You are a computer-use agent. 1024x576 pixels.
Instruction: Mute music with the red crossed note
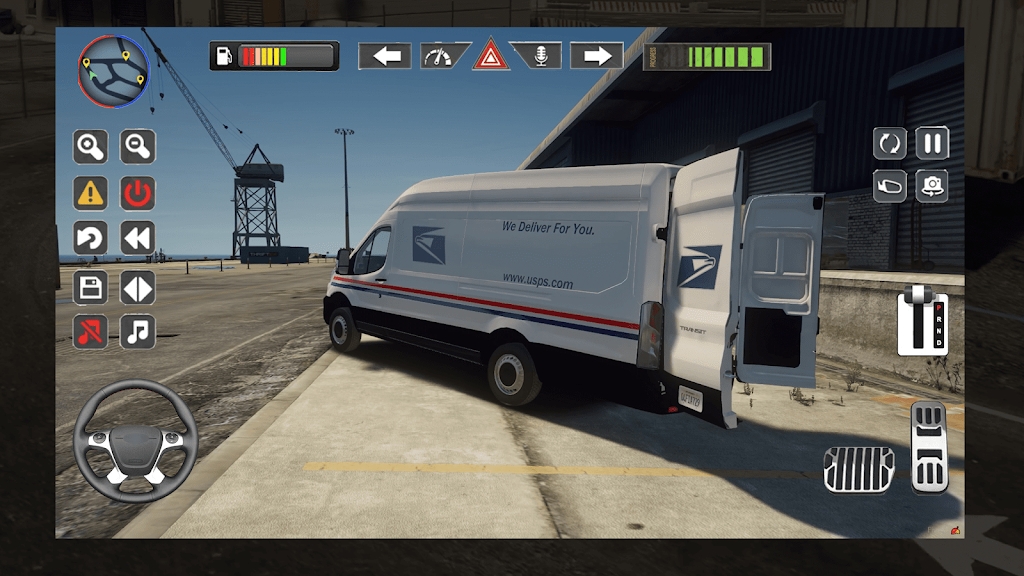(90, 331)
